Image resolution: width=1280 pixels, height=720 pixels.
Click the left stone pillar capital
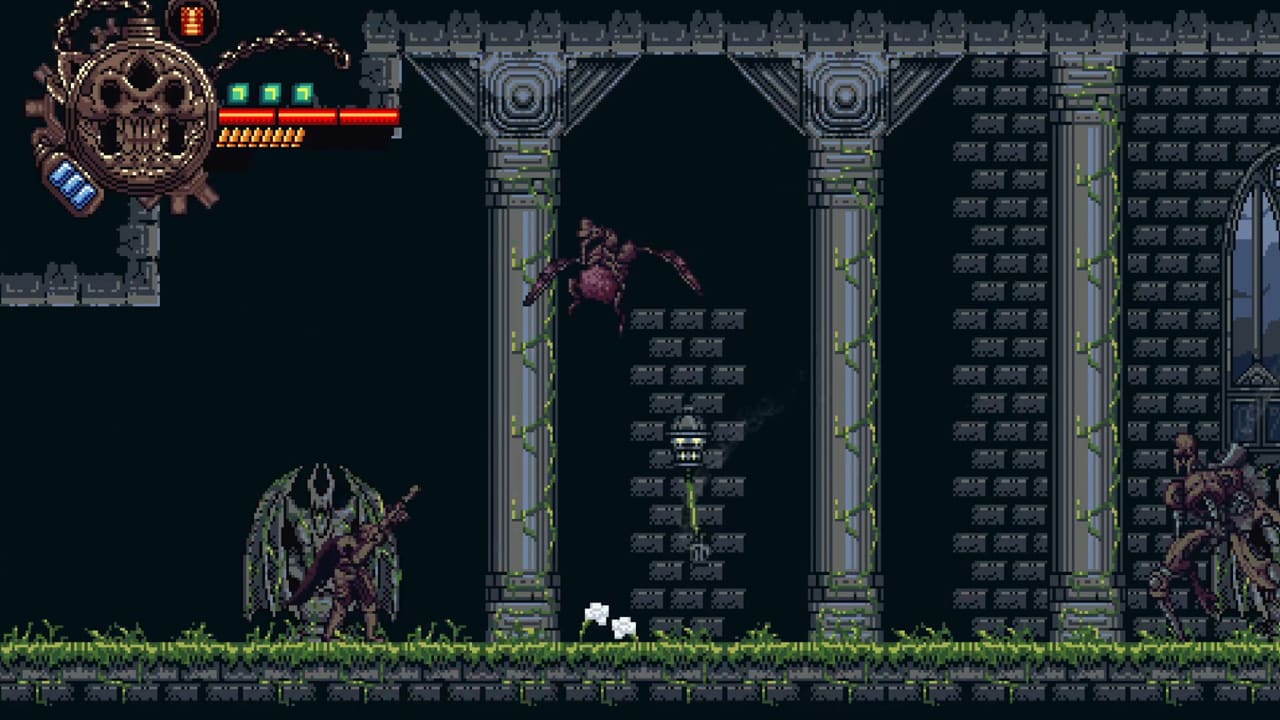click(x=523, y=95)
